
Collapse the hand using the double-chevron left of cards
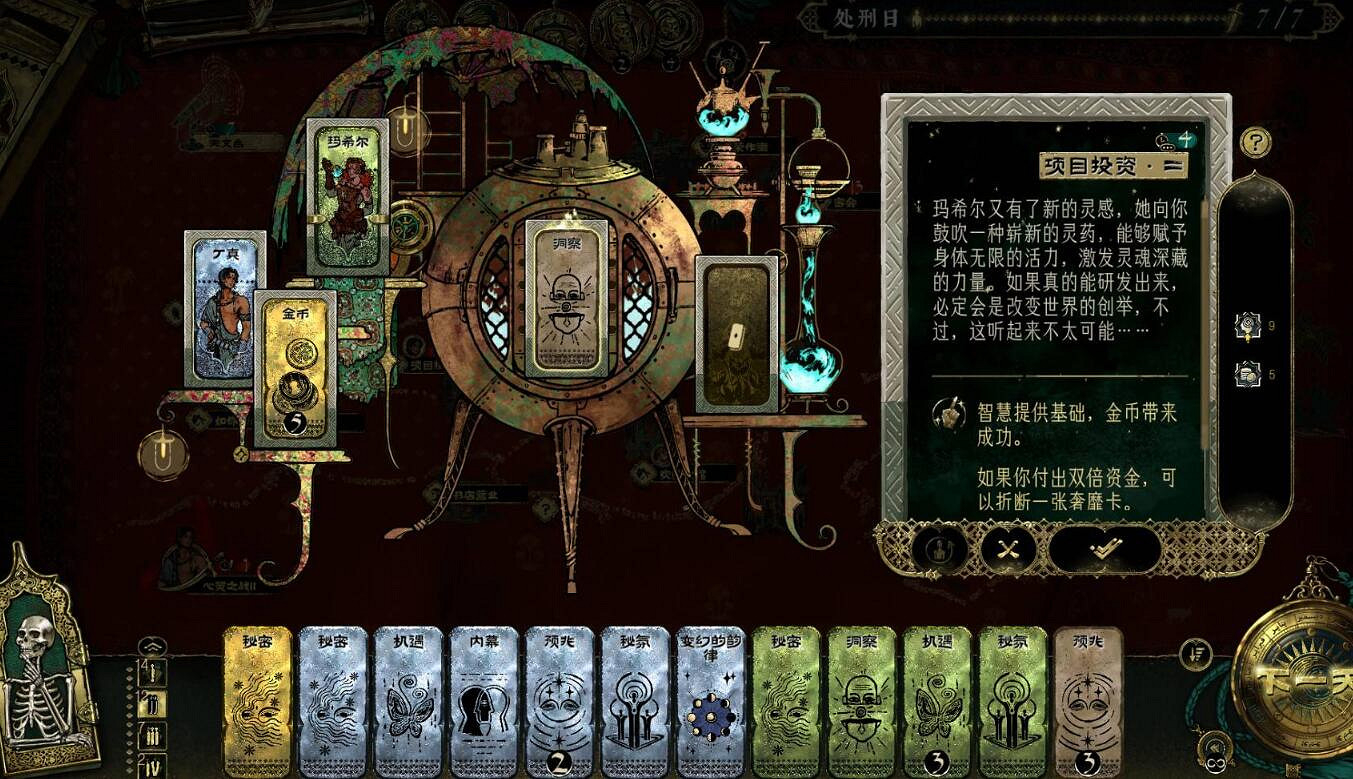point(150,646)
